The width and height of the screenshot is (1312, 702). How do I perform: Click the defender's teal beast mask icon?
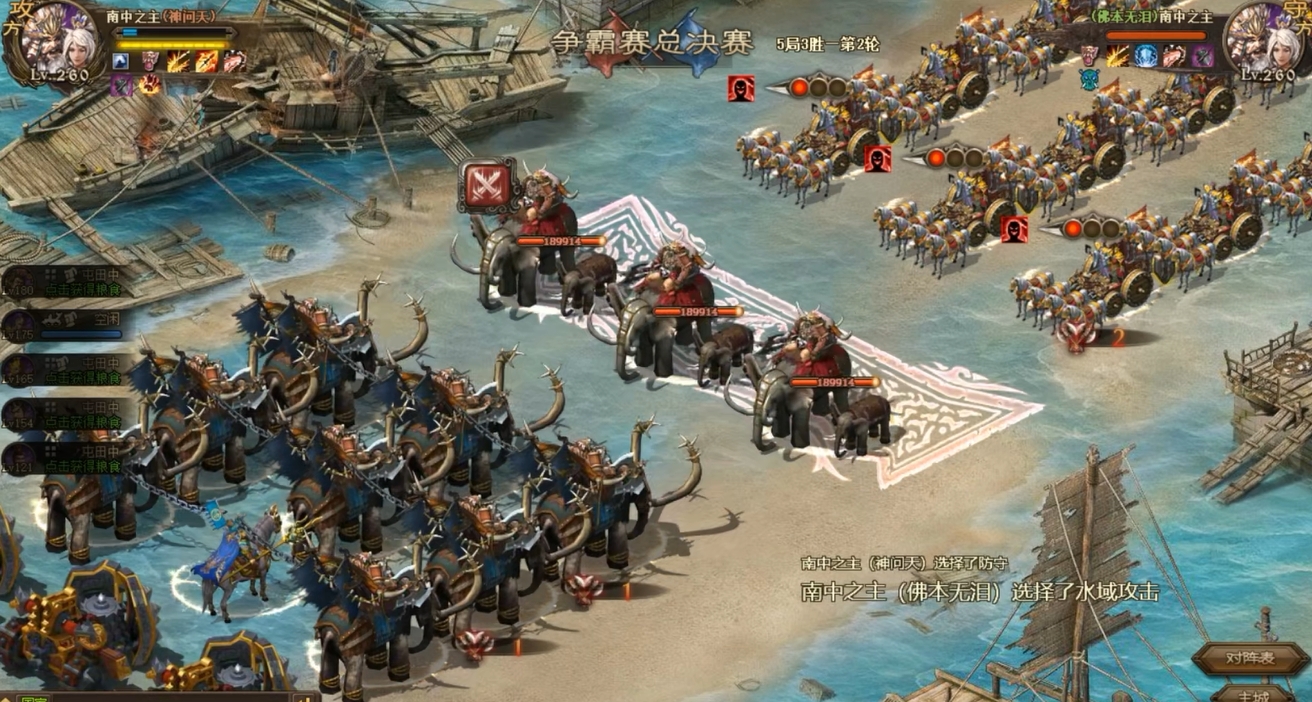point(1089,78)
